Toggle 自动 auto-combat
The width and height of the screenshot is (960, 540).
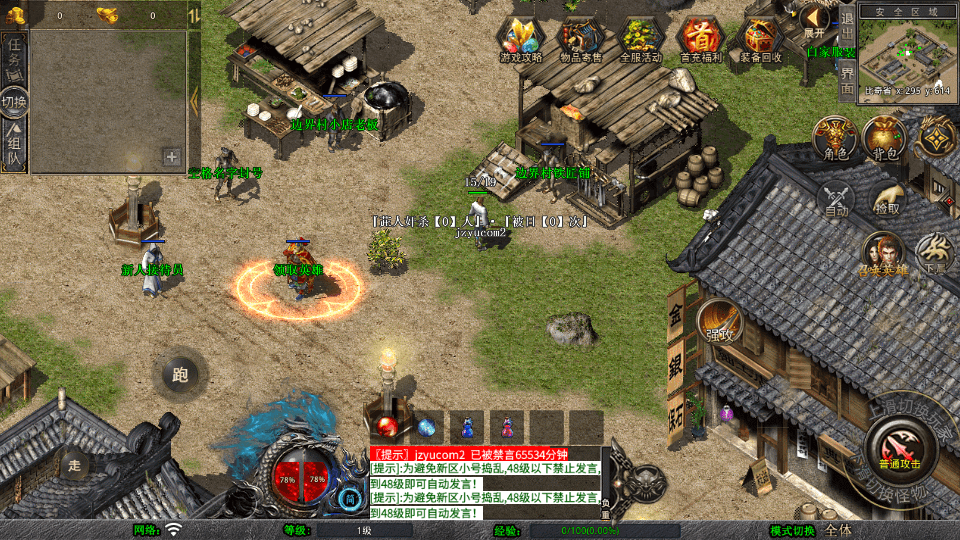click(837, 198)
